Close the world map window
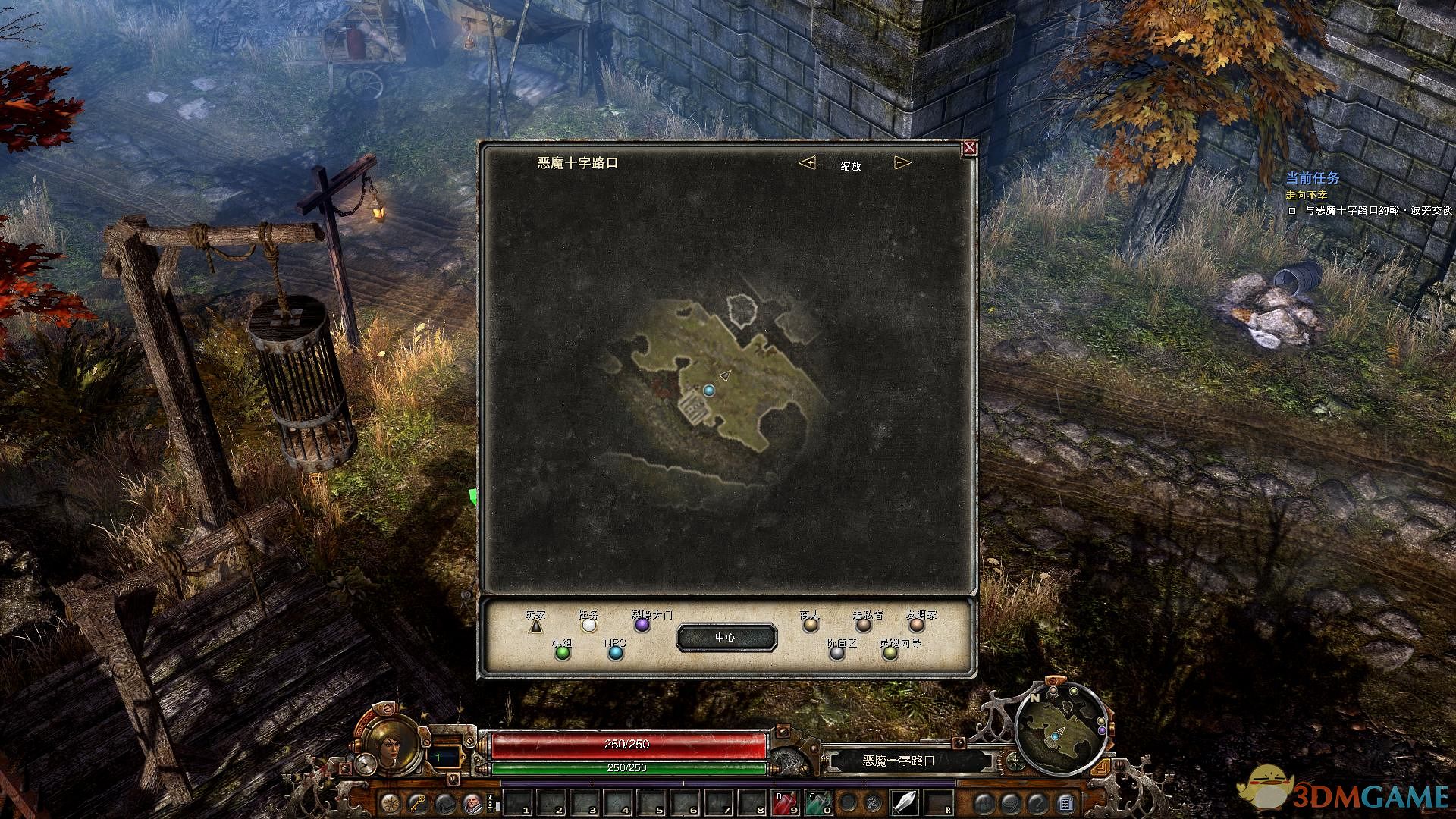The width and height of the screenshot is (1456, 819). pos(969,148)
